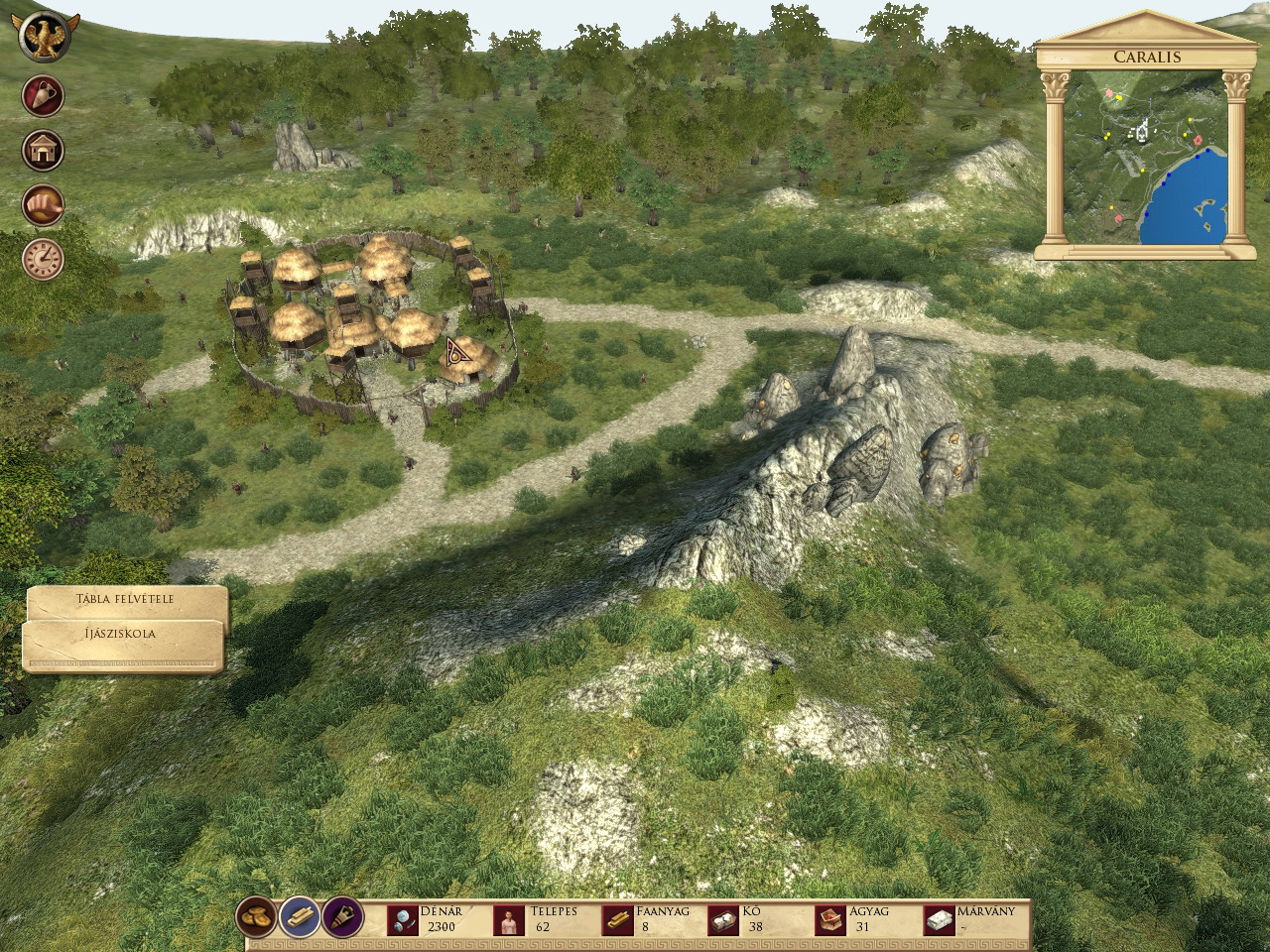Select the Íjásziskola button
Viewport: 1270px width, 952px height.
click(x=121, y=635)
